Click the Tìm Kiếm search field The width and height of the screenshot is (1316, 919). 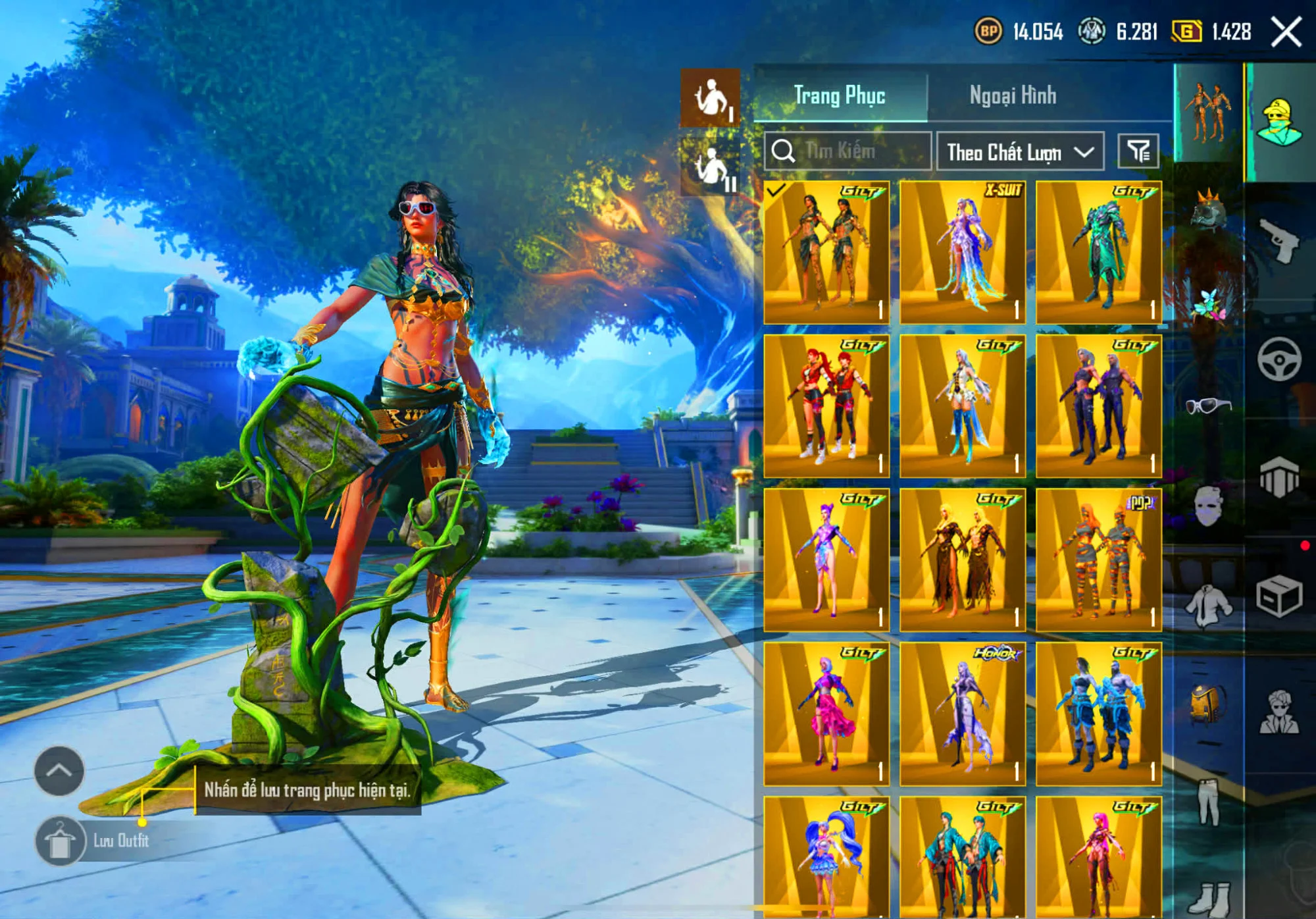(848, 151)
